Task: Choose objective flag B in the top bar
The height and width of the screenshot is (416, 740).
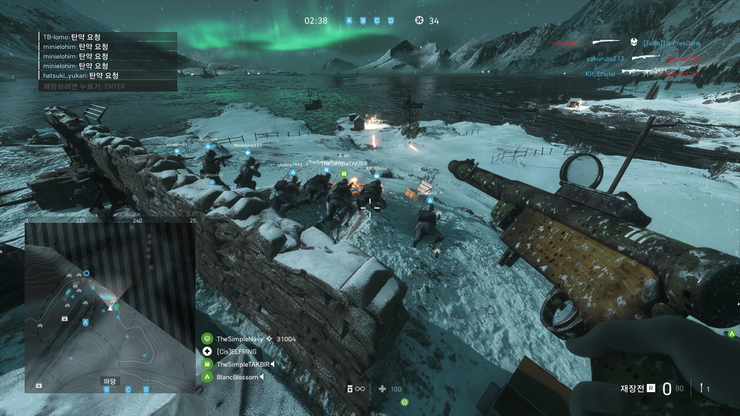Action: point(361,20)
